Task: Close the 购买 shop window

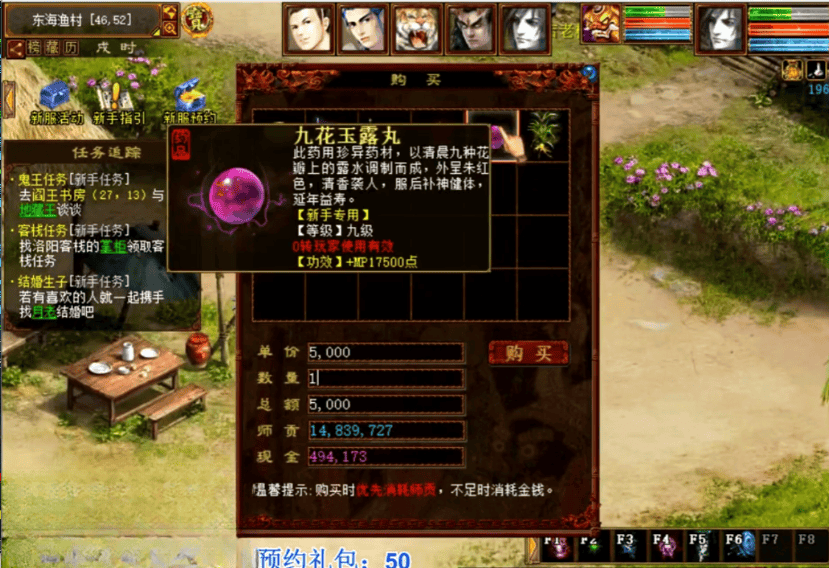Action: (589, 73)
